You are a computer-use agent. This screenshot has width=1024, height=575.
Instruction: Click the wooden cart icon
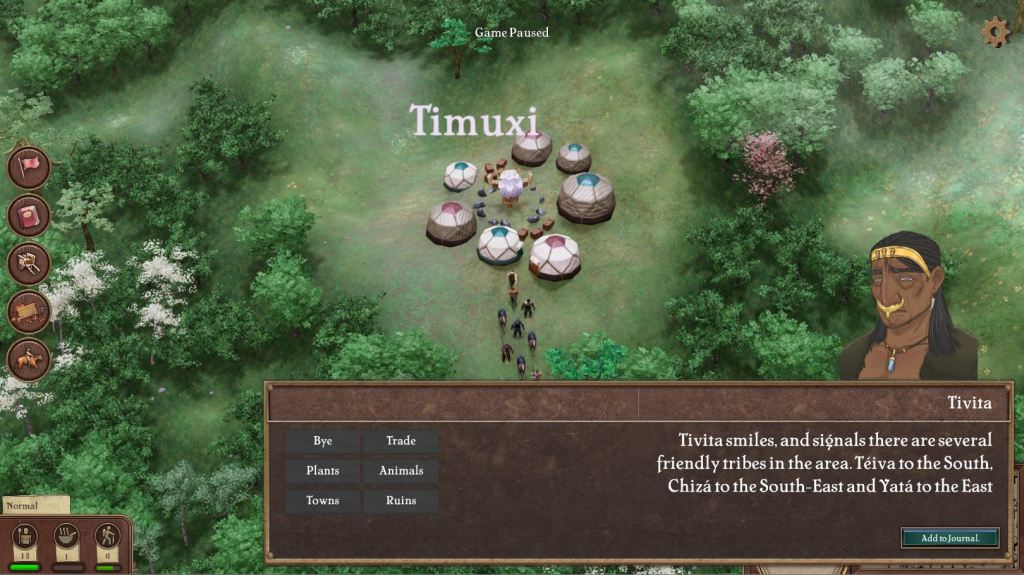(29, 263)
